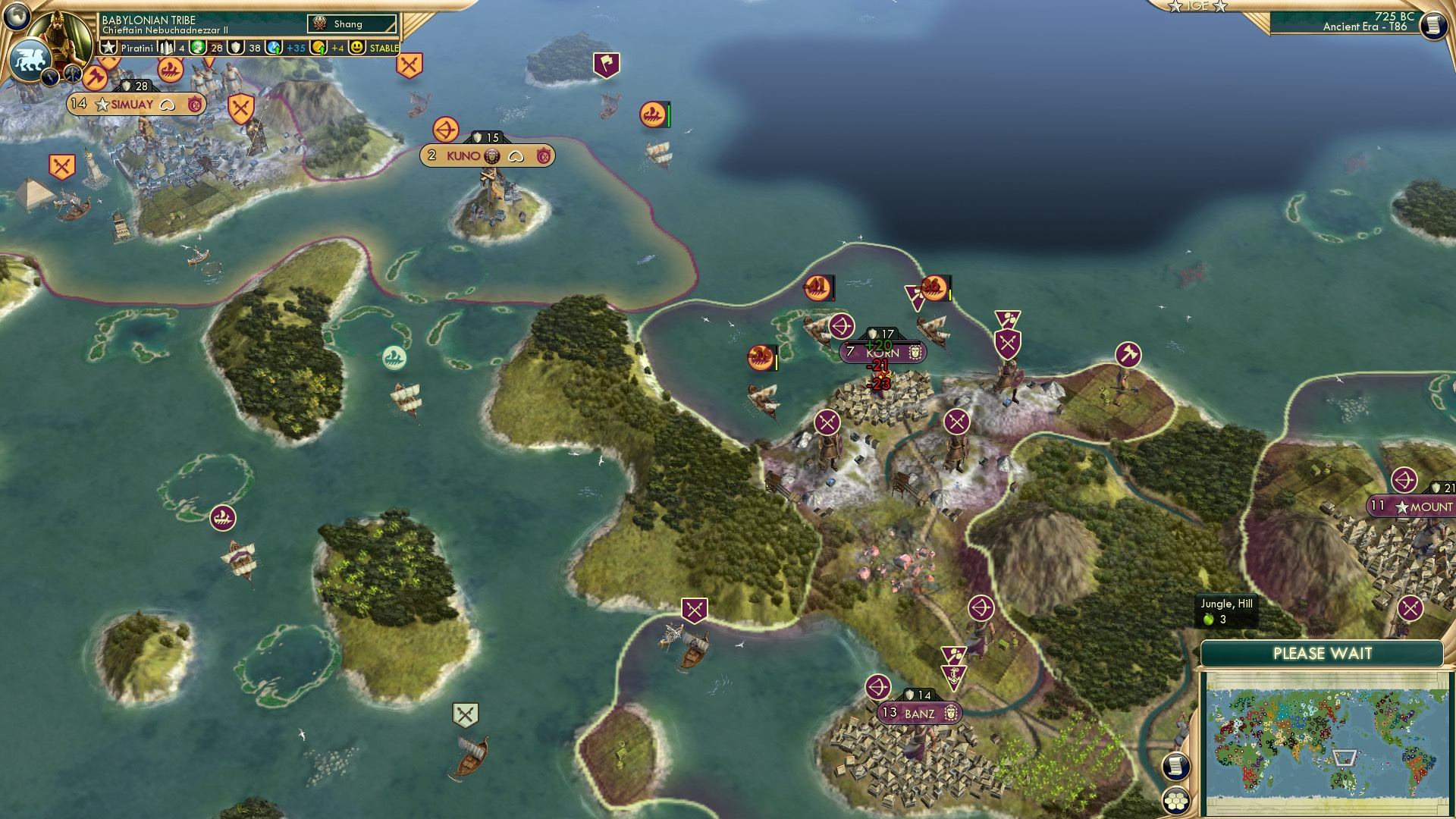Click the IGE menu at top of screen
1456x819 pixels.
pos(1197,8)
